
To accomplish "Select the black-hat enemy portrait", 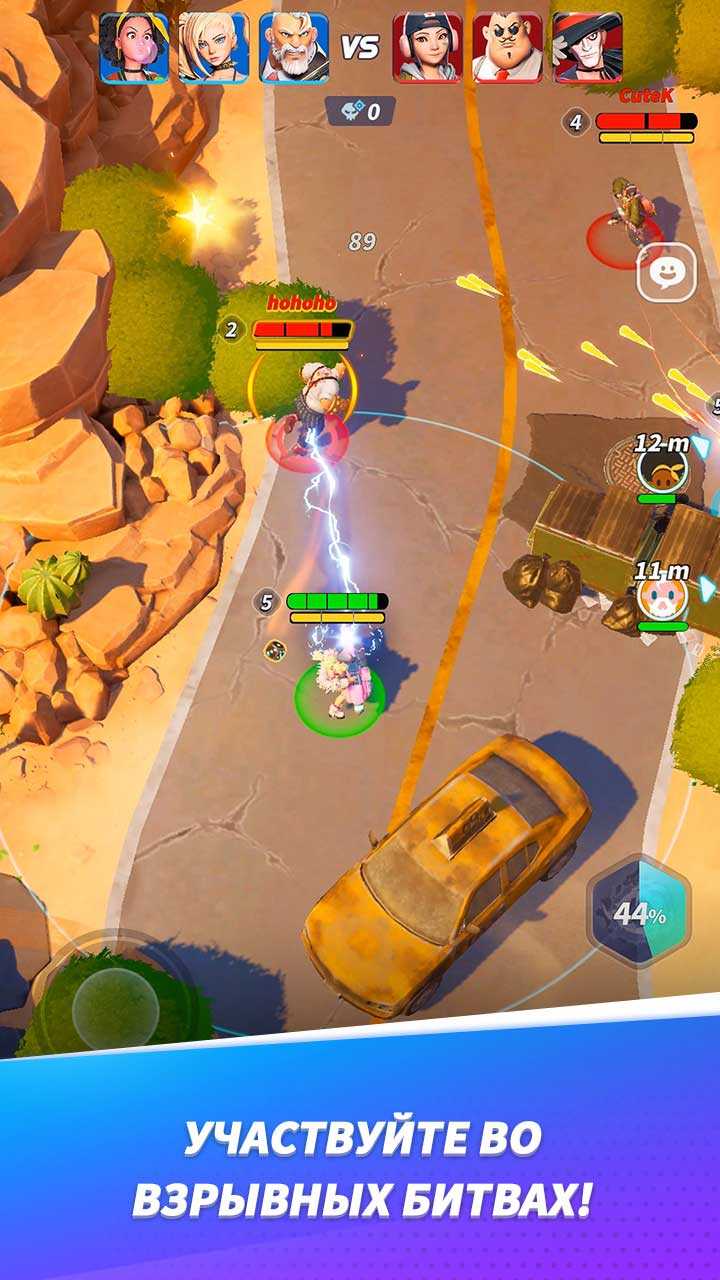I will pyautogui.click(x=587, y=47).
